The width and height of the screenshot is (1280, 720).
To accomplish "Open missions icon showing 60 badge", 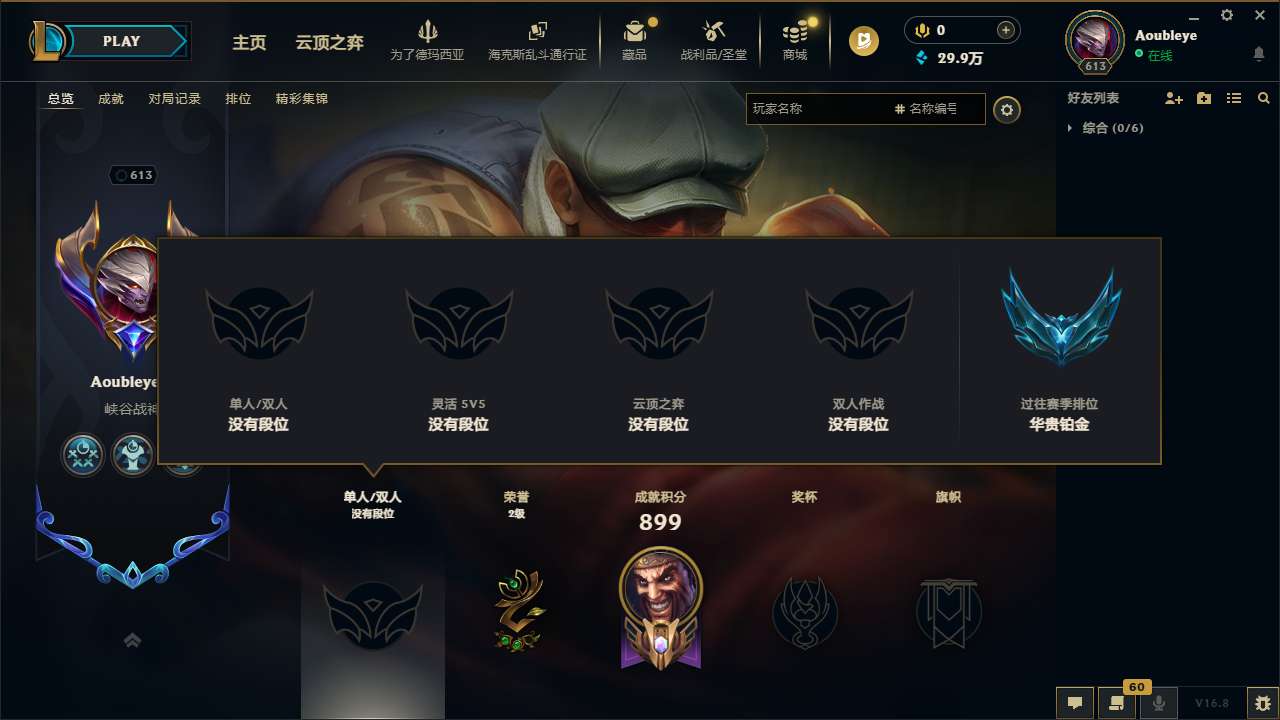I will (1117, 703).
